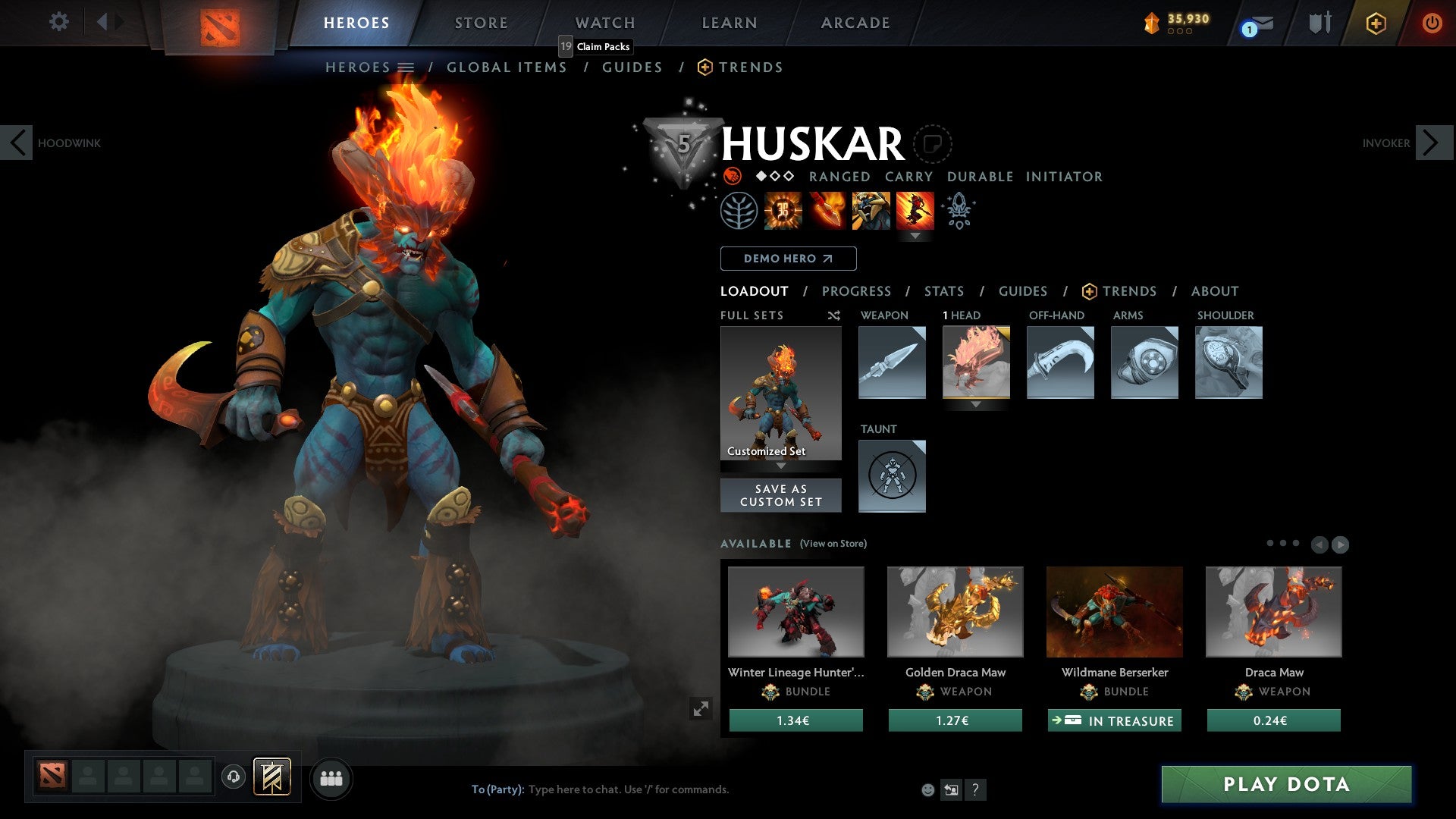Click the DEMO HERO button

pyautogui.click(x=788, y=258)
